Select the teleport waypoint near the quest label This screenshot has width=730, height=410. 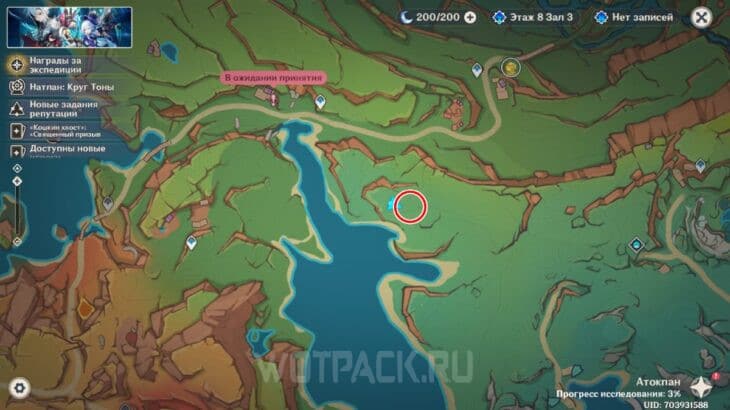pyautogui.click(x=320, y=101)
